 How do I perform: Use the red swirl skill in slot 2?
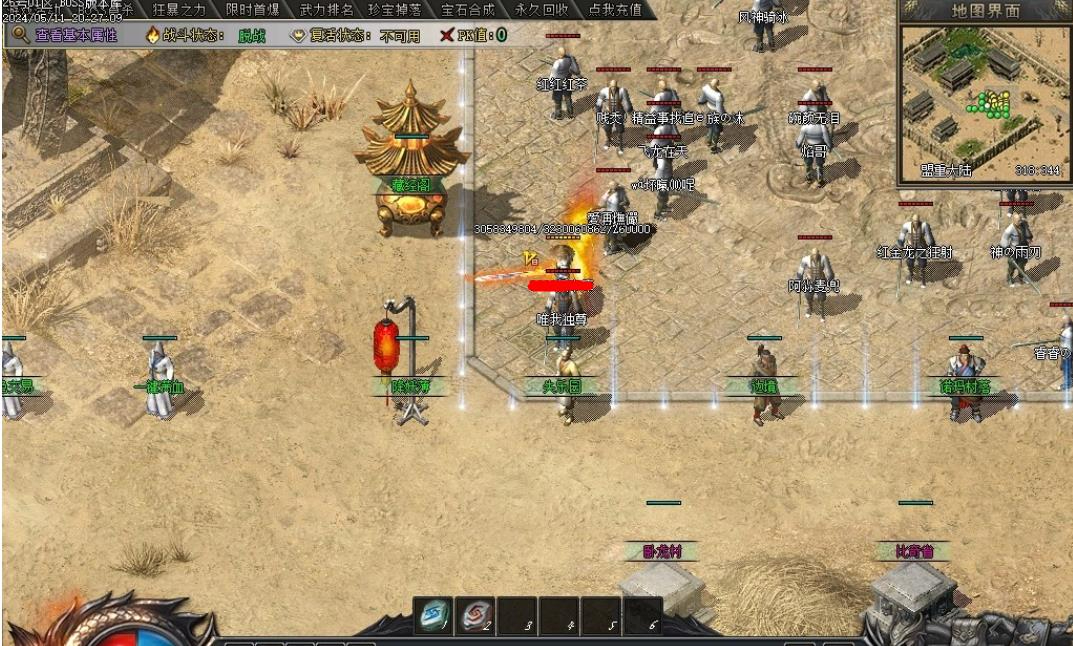(475, 615)
